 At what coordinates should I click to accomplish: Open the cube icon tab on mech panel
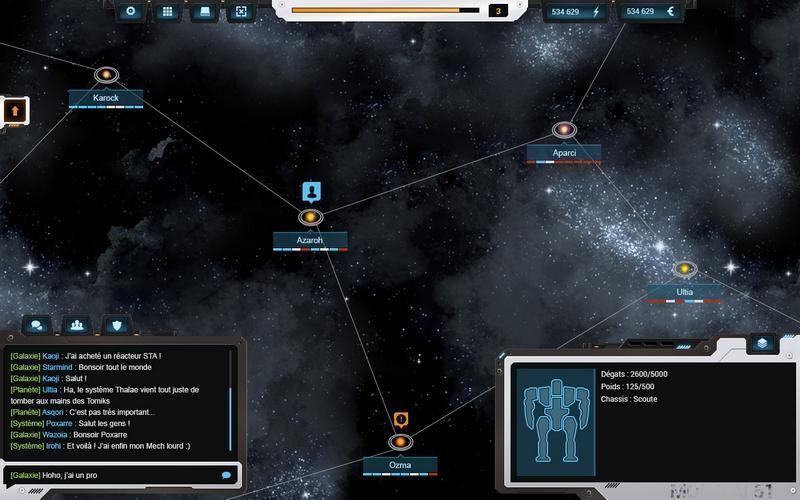[x=762, y=343]
